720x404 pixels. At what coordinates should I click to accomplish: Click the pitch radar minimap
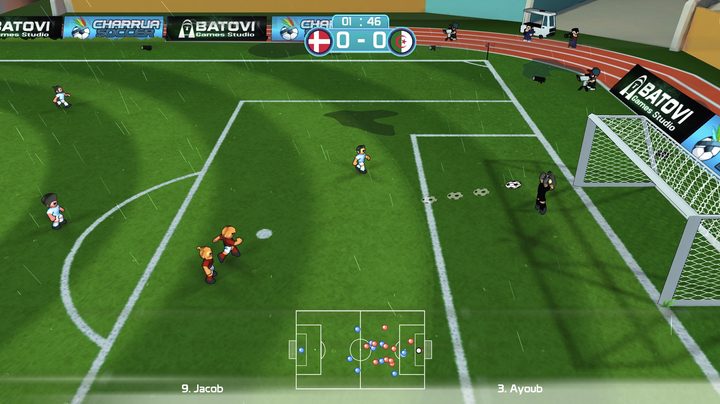[360, 349]
